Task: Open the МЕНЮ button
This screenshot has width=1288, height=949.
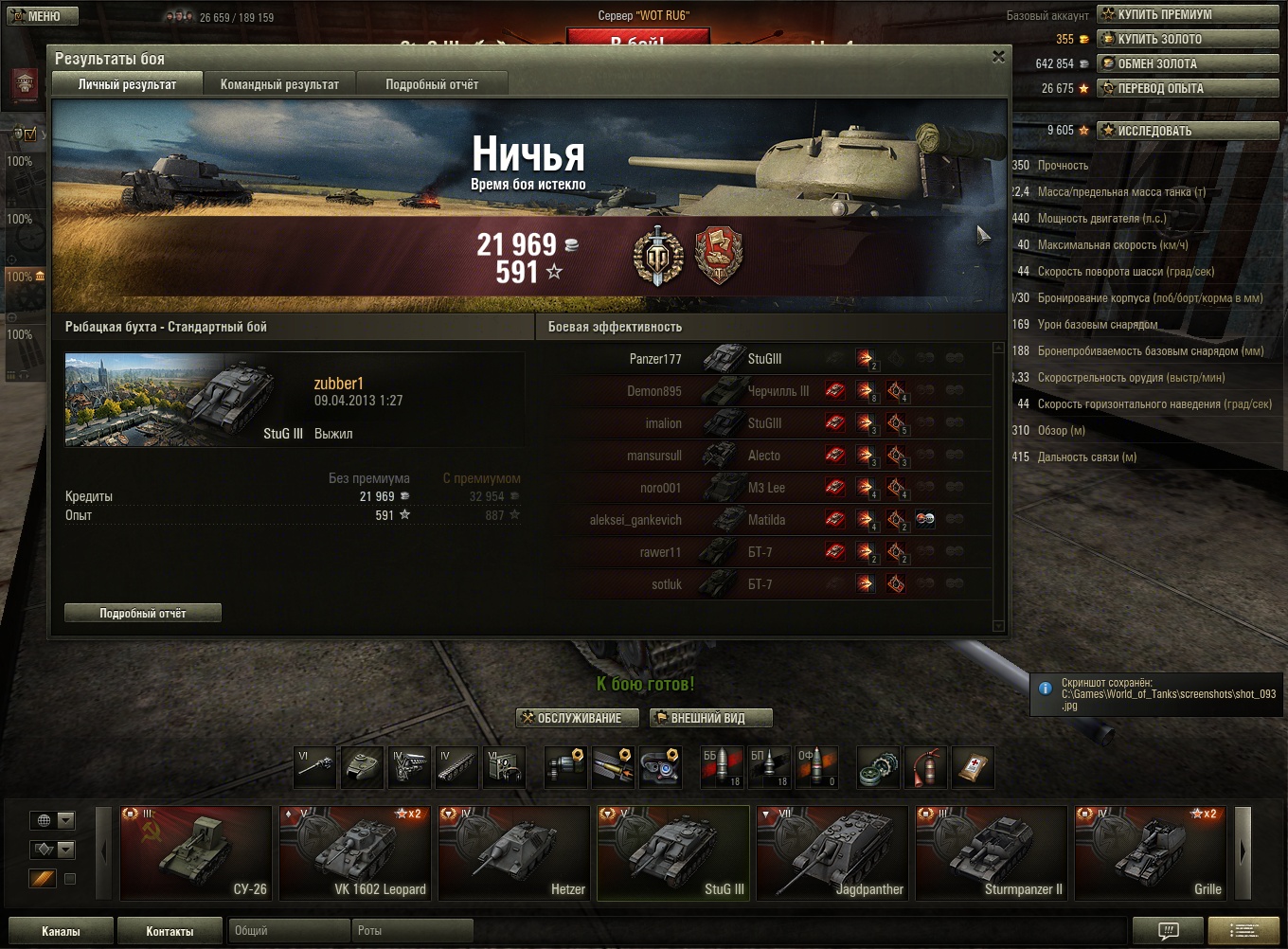Action: [x=39, y=16]
